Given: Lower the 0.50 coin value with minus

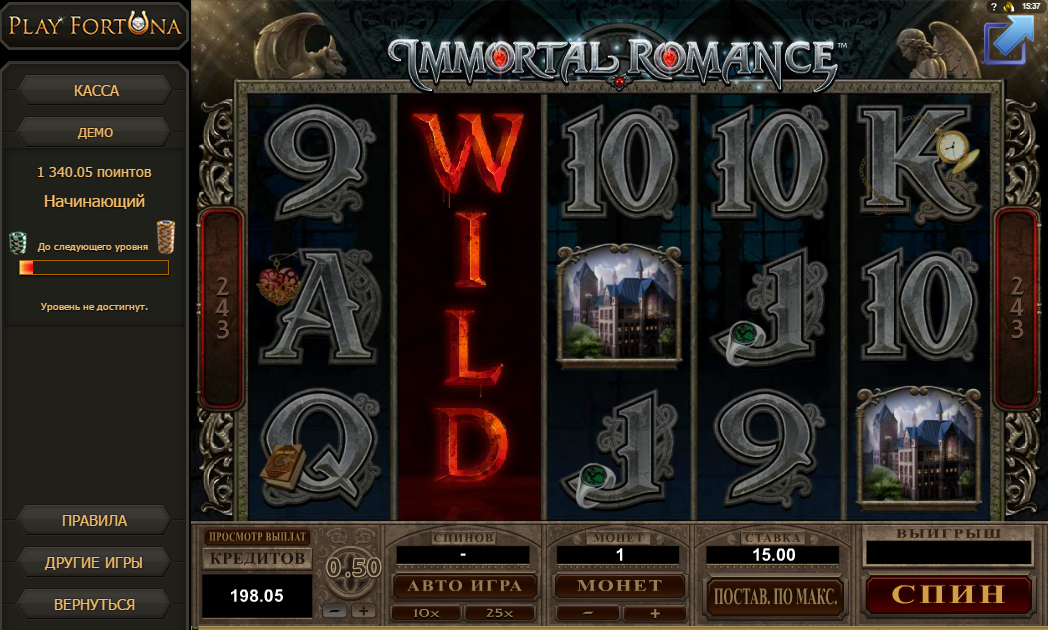Looking at the screenshot, I should point(337,611).
